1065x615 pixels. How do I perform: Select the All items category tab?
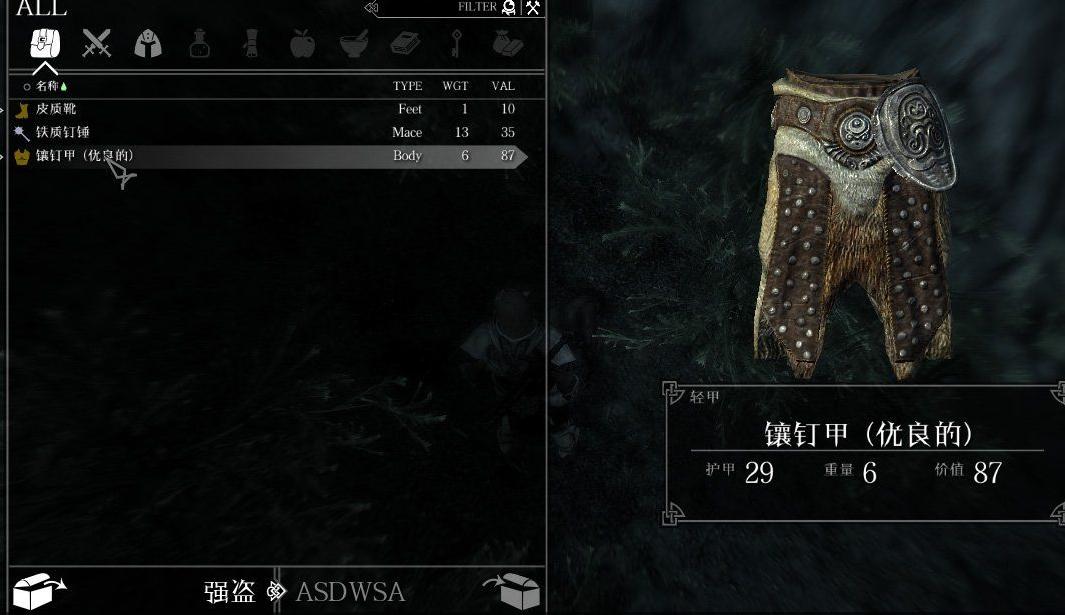(x=45, y=44)
